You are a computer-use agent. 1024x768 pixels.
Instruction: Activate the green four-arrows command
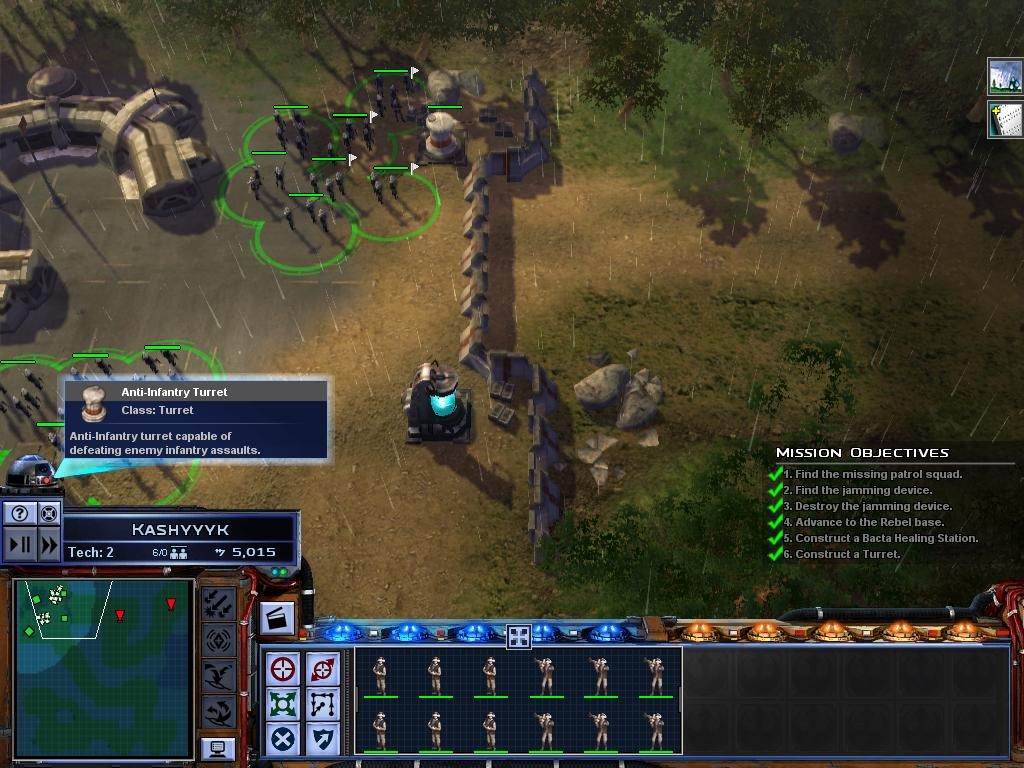click(x=284, y=704)
